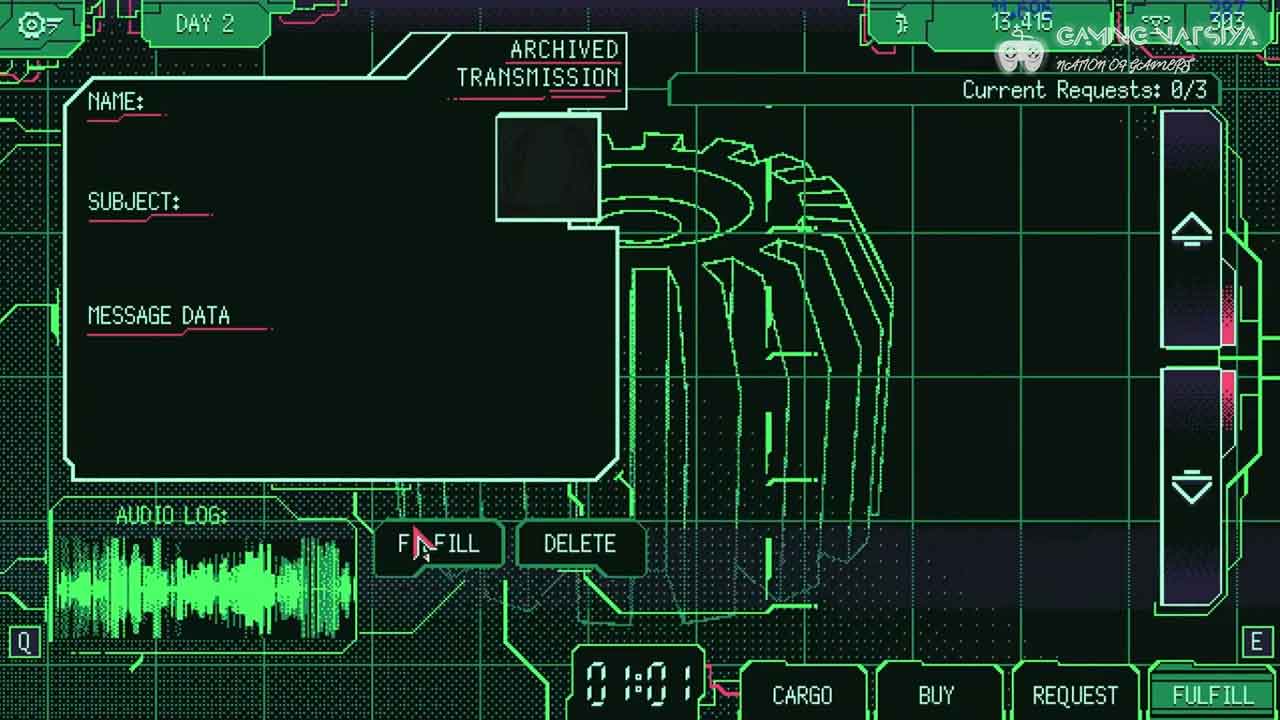Fulfill the archived transmission request

tap(440, 545)
